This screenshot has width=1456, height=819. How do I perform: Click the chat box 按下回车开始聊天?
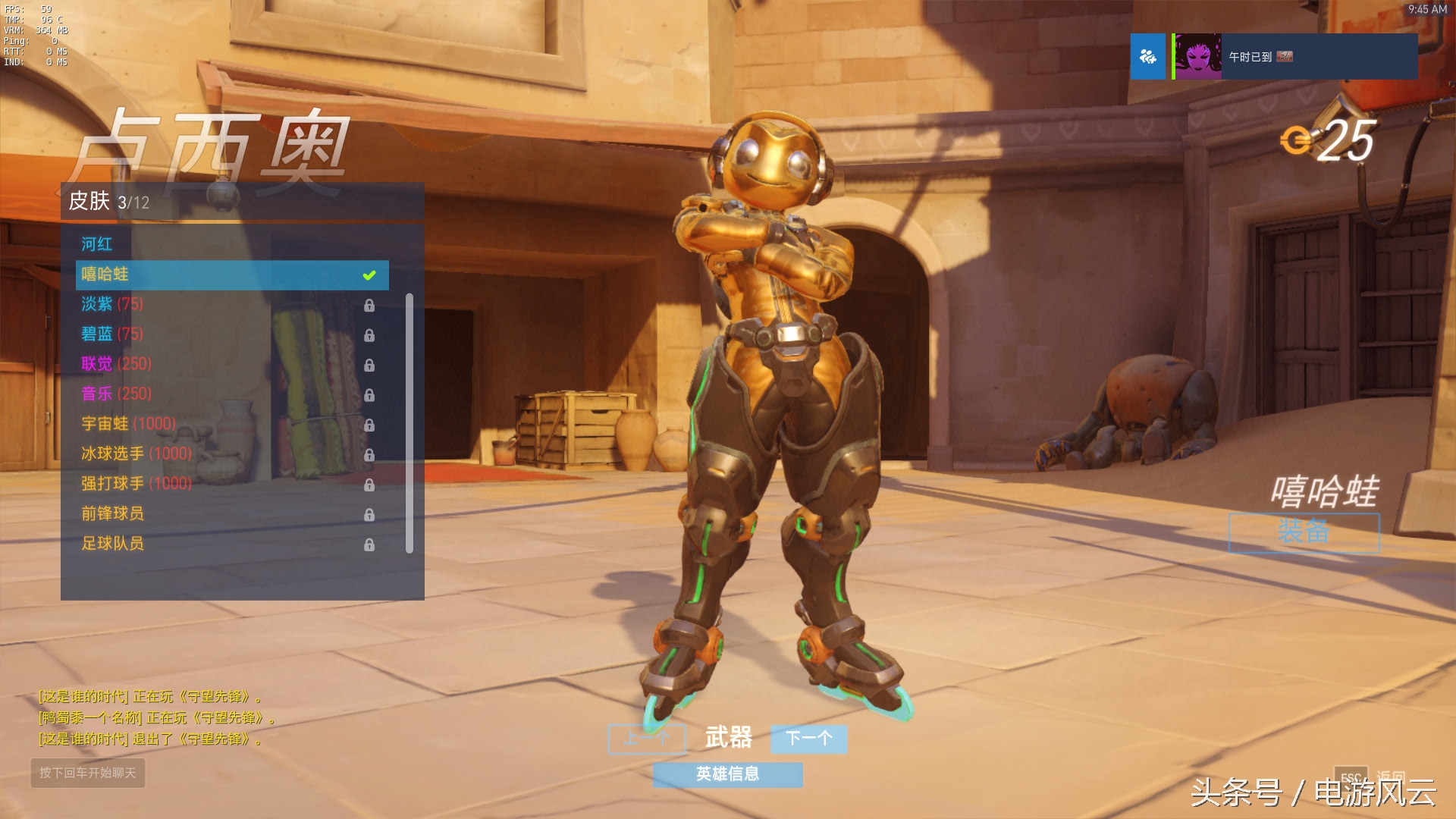88,773
